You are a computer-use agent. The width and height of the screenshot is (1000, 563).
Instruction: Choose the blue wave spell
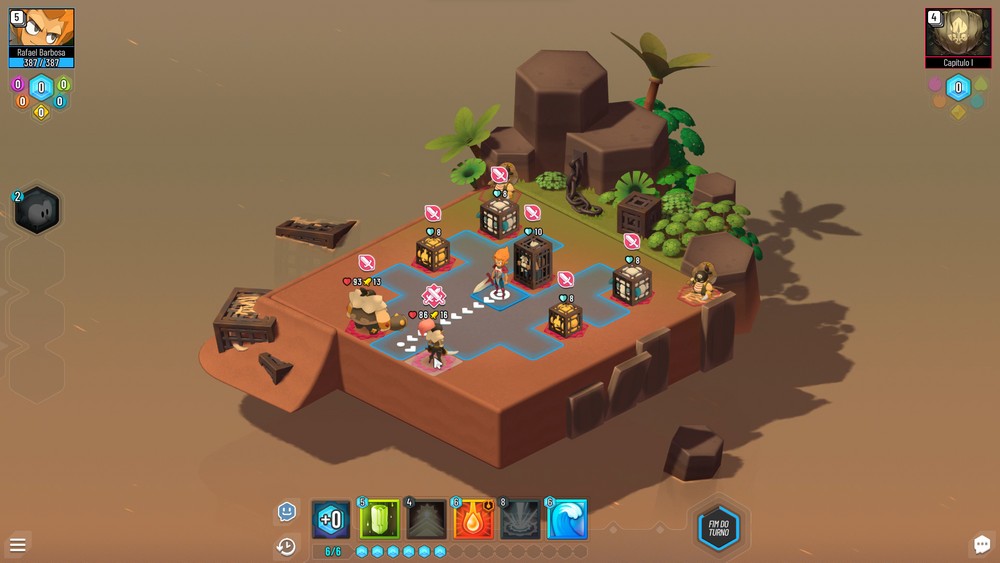(x=566, y=520)
